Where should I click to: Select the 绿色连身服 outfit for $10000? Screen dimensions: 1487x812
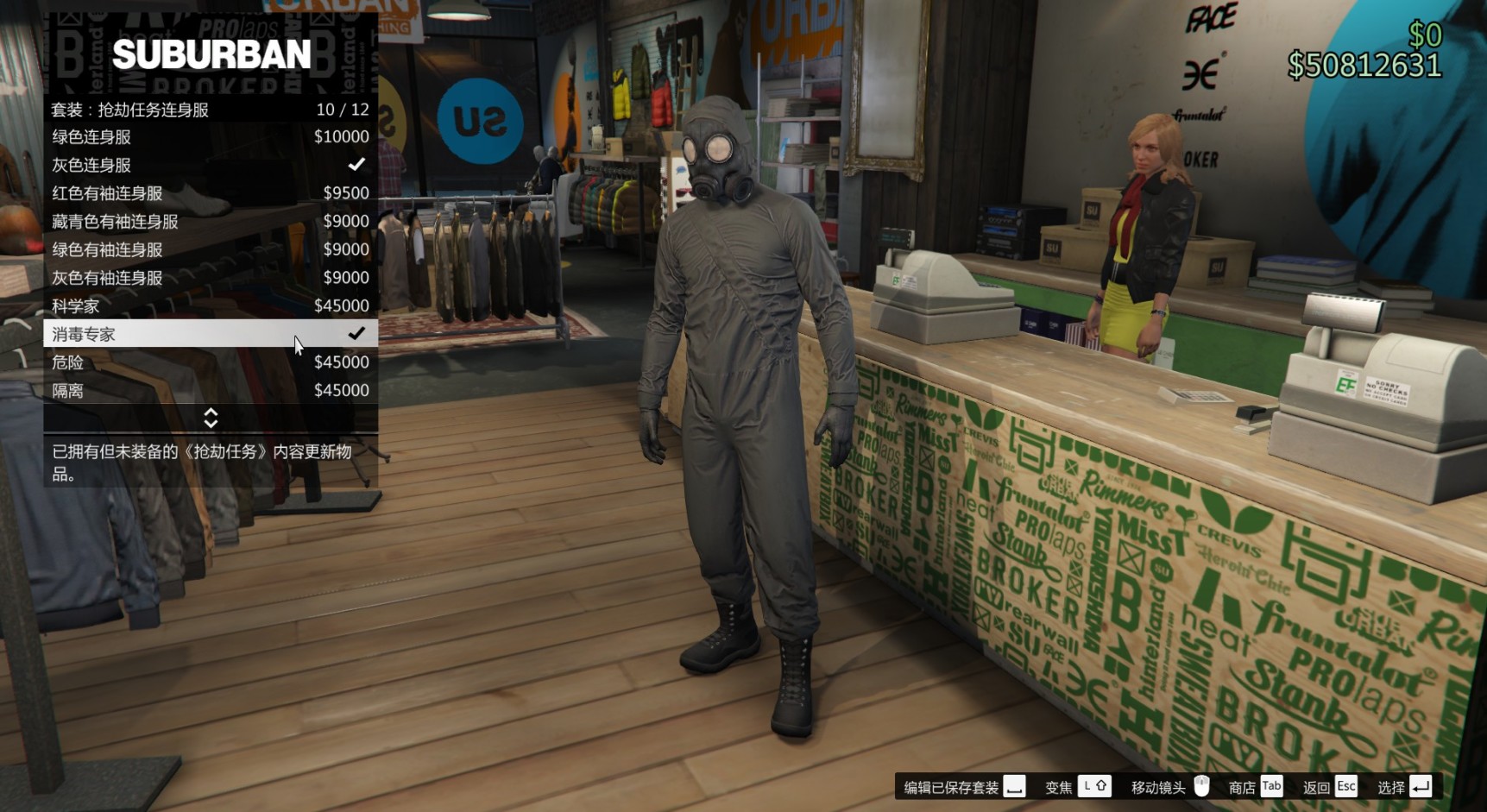click(x=210, y=137)
